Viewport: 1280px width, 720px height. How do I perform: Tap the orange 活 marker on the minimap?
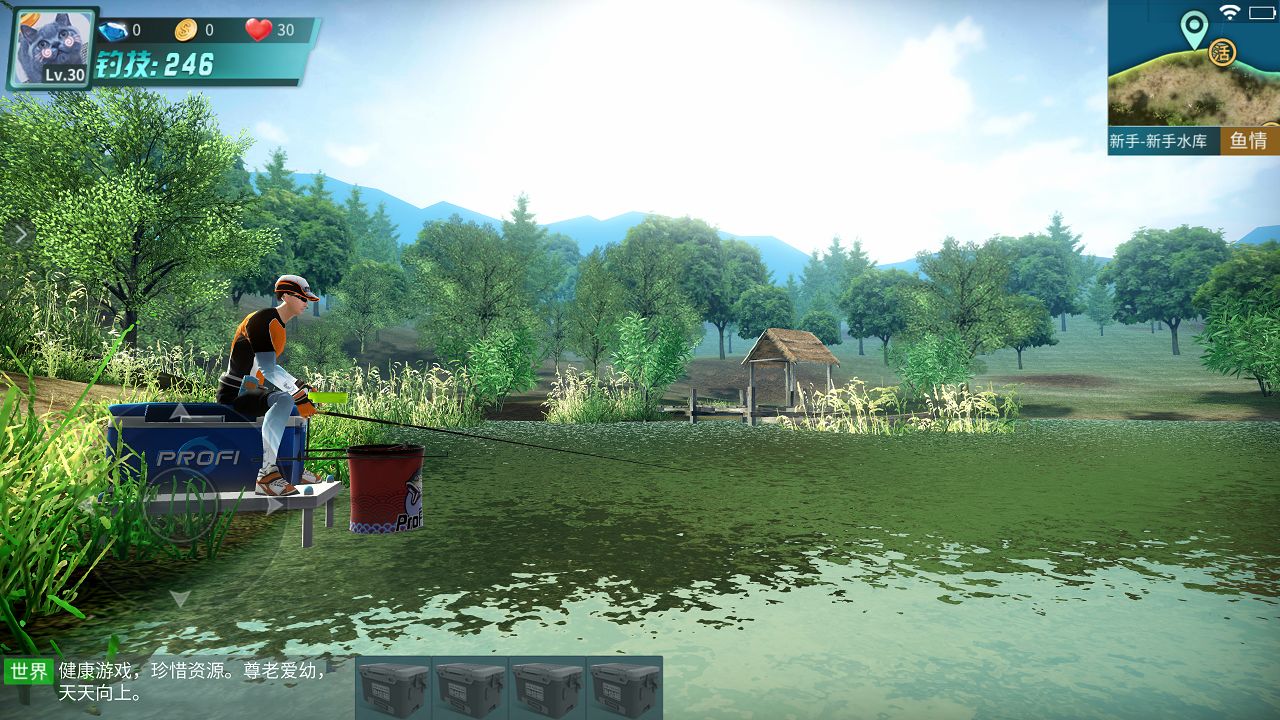[1221, 52]
